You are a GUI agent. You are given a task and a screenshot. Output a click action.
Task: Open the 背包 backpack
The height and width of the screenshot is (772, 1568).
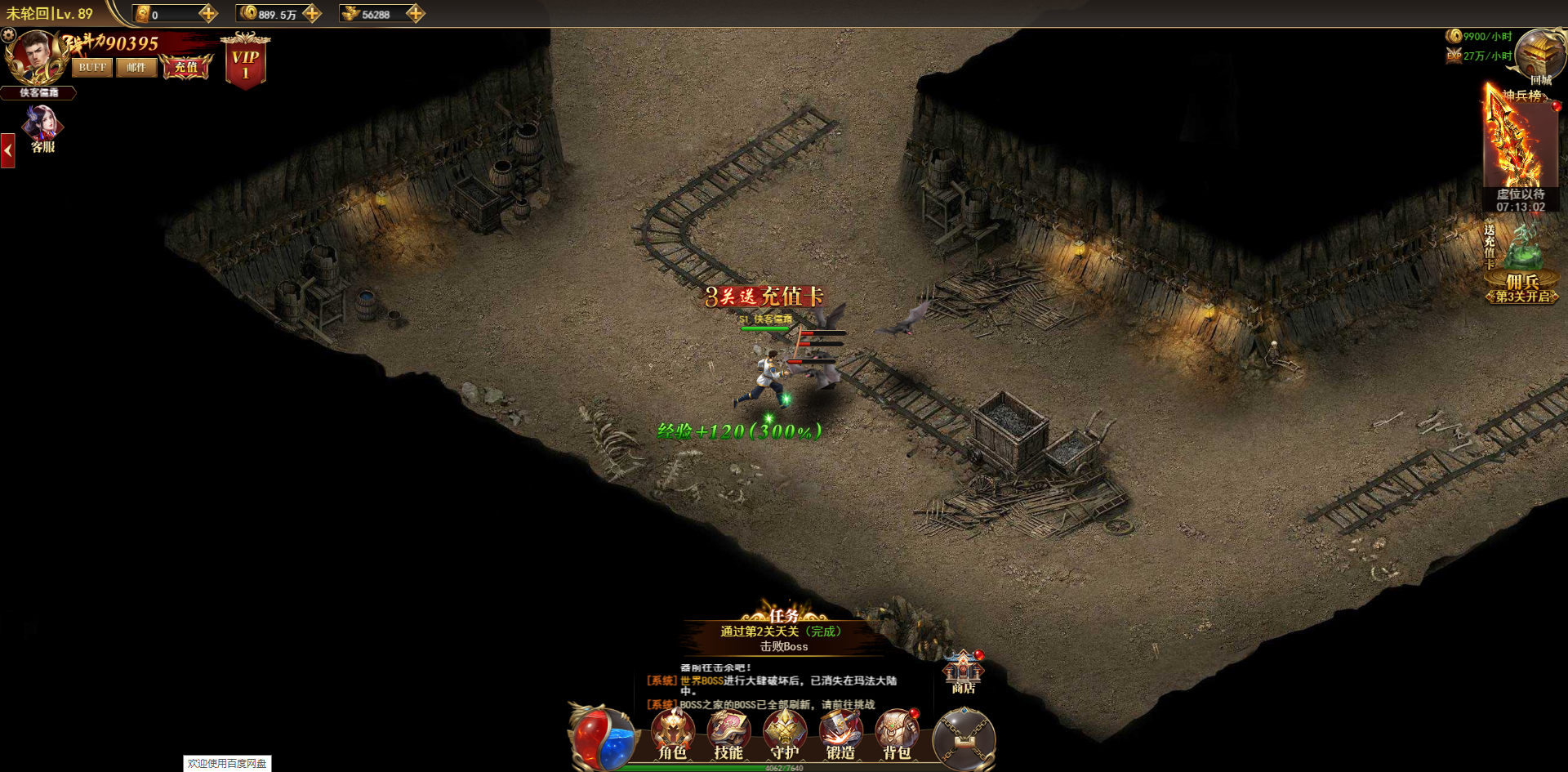pos(897,735)
